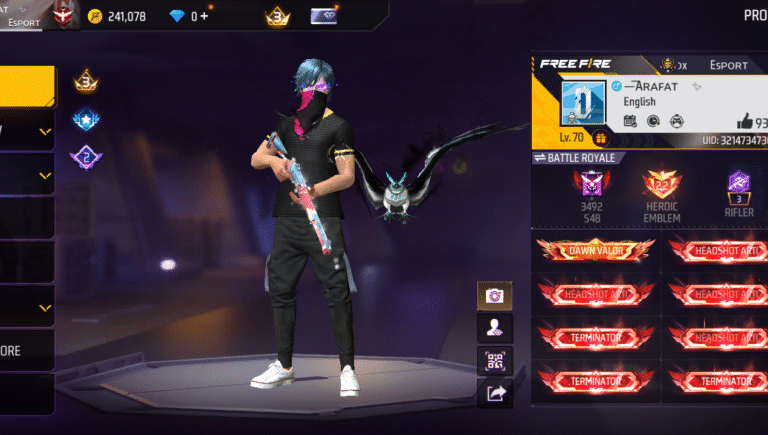Add diamonds with the plus button

point(204,16)
